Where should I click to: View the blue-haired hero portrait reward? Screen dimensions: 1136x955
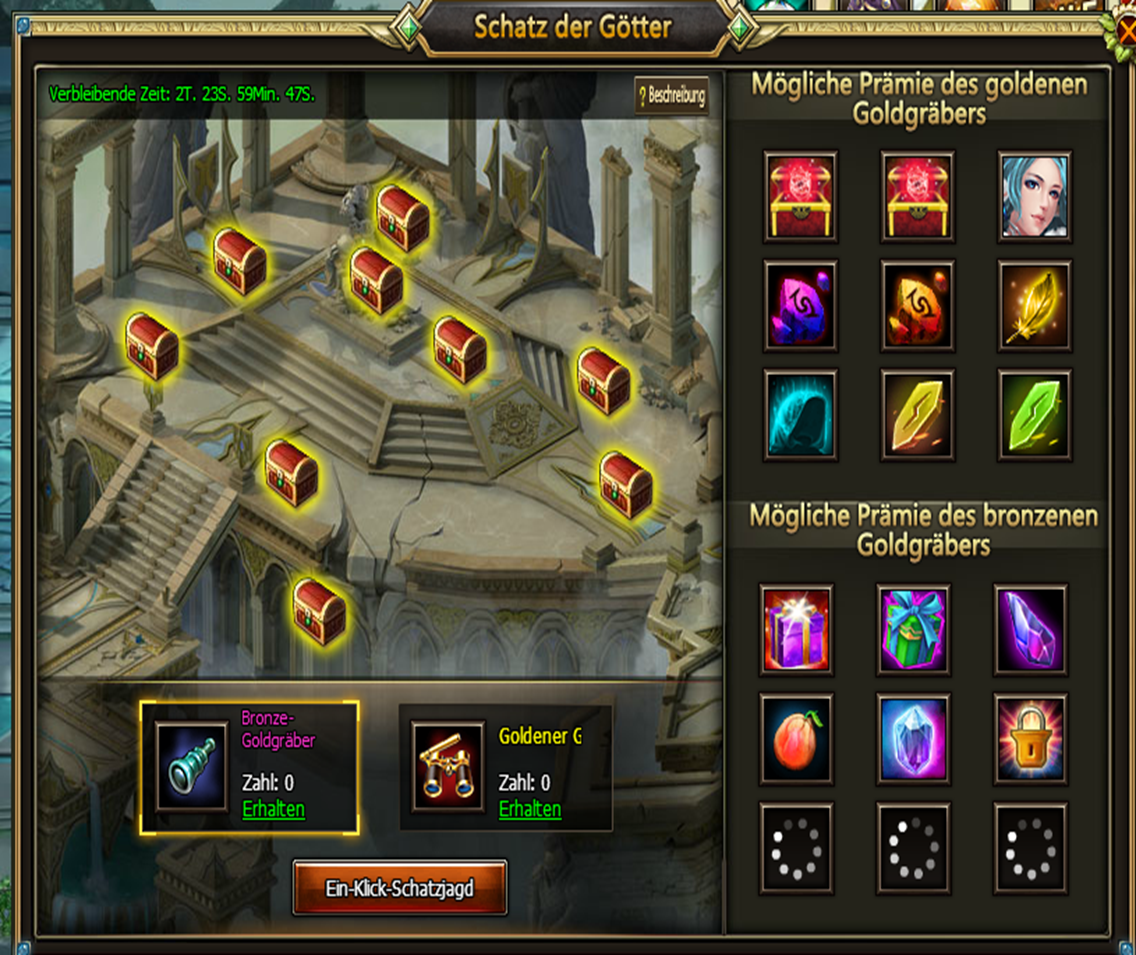[x=1035, y=196]
